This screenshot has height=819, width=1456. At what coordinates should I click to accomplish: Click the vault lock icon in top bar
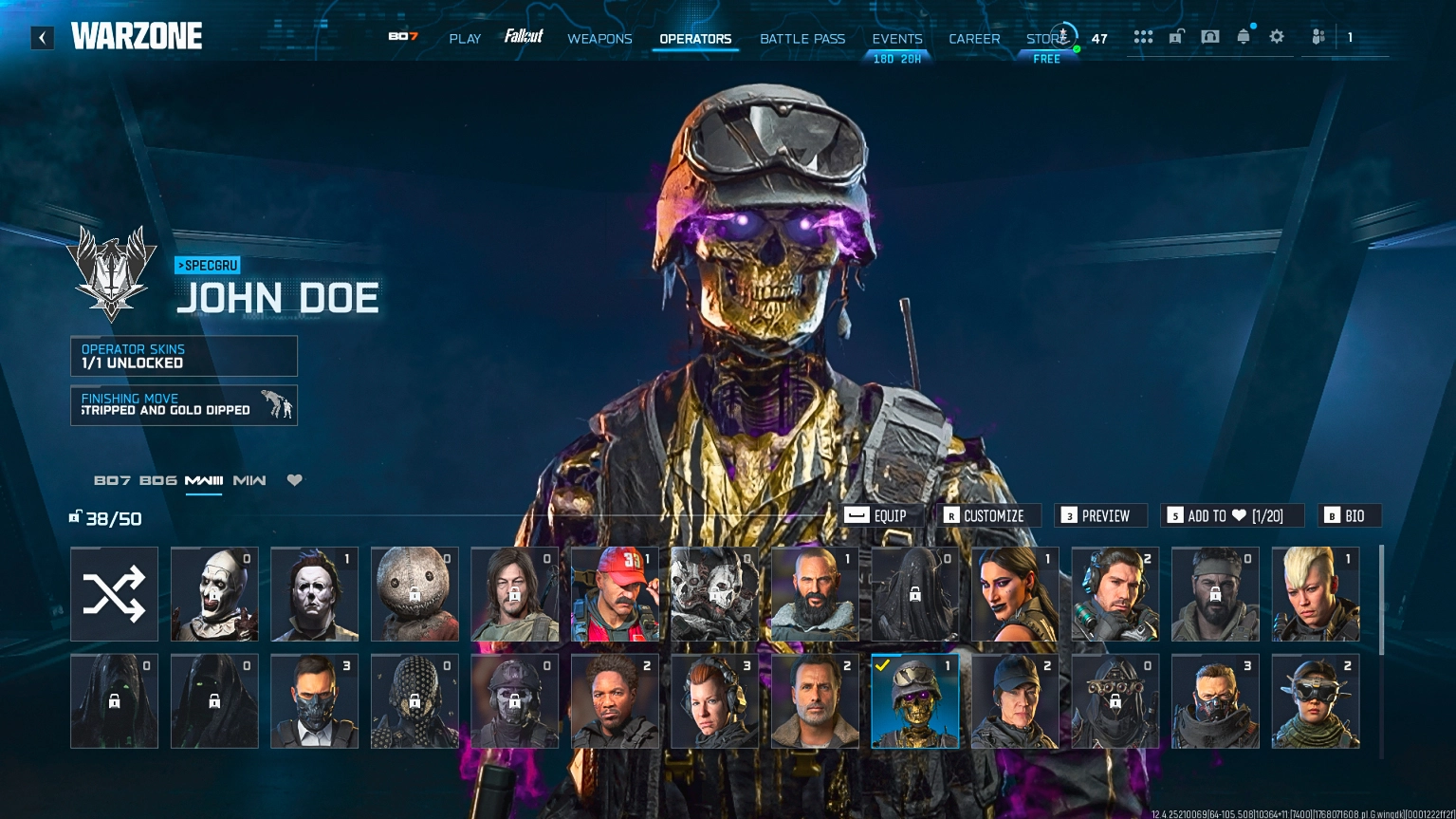click(x=1176, y=35)
